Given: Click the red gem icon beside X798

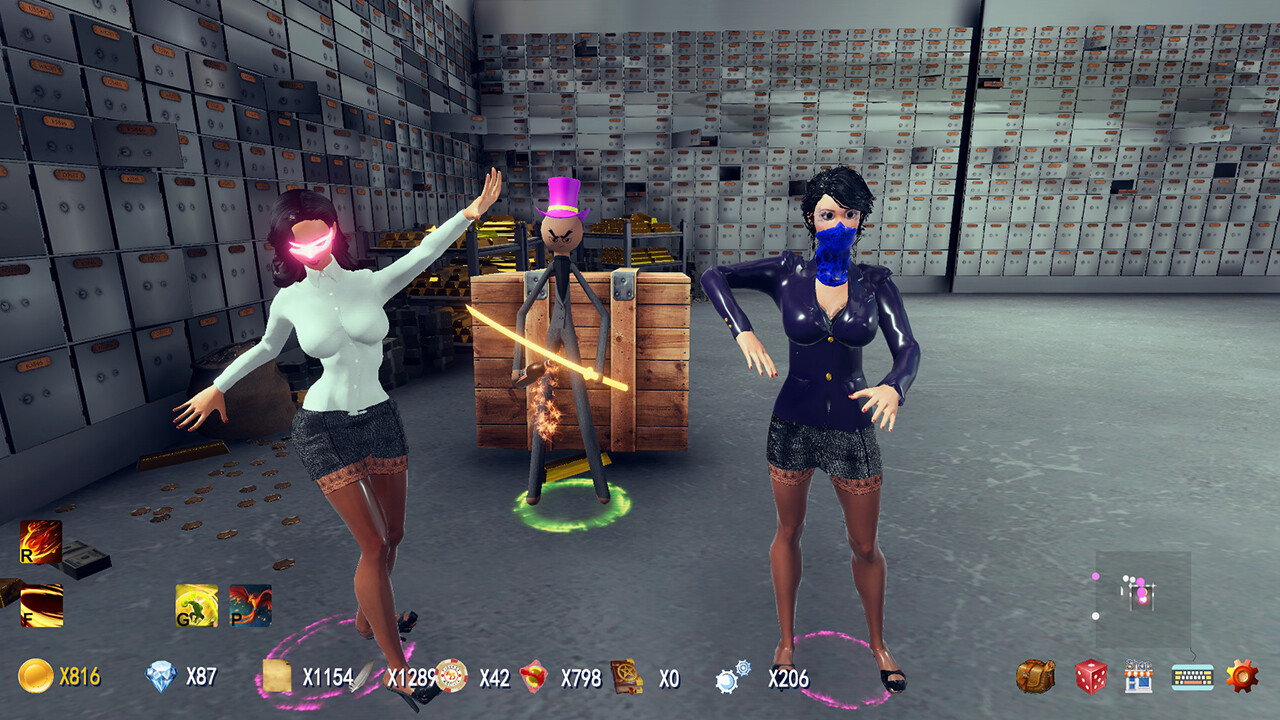Looking at the screenshot, I should pyautogui.click(x=533, y=677).
